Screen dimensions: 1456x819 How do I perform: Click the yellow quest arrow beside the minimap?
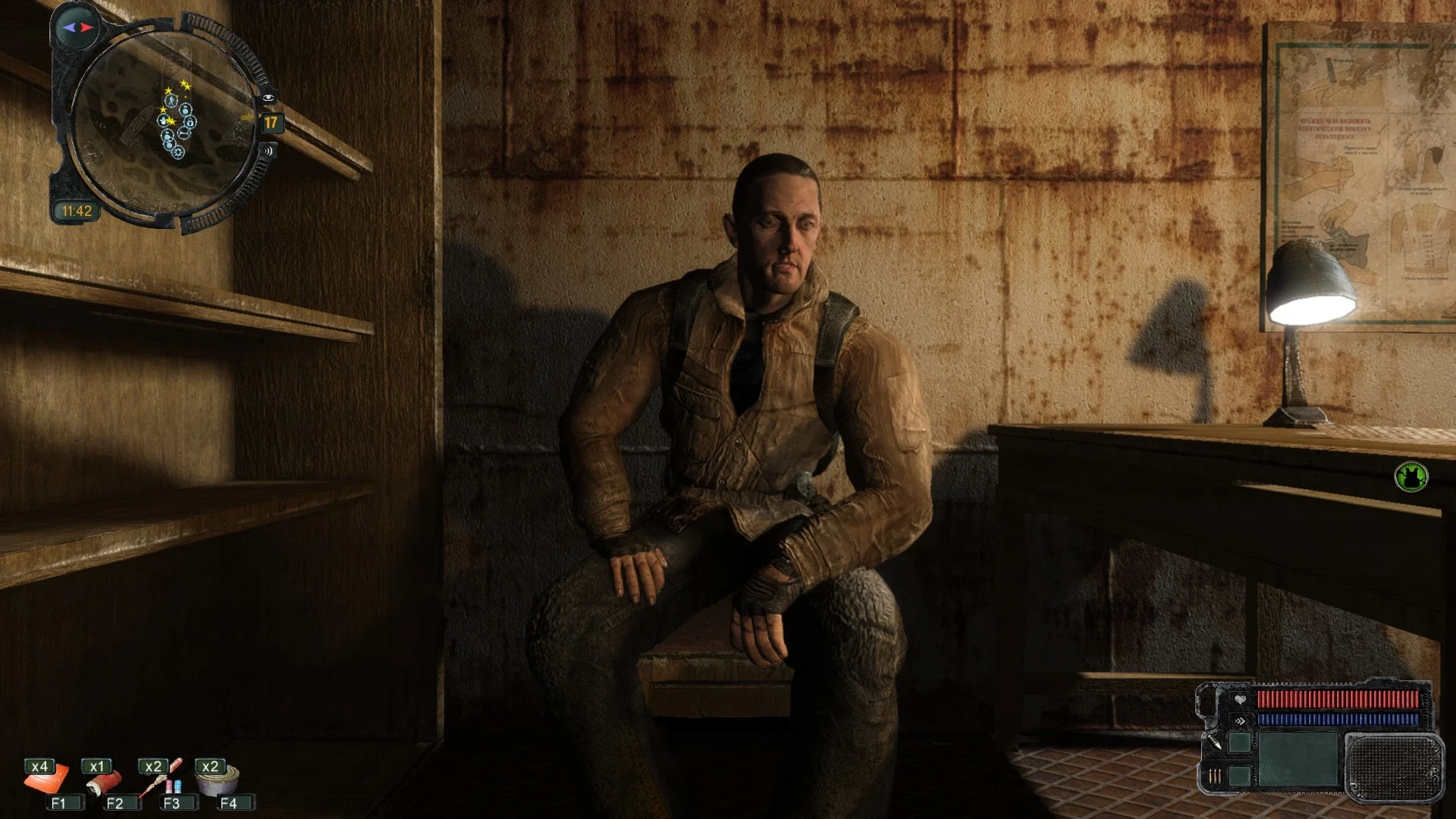[x=248, y=118]
